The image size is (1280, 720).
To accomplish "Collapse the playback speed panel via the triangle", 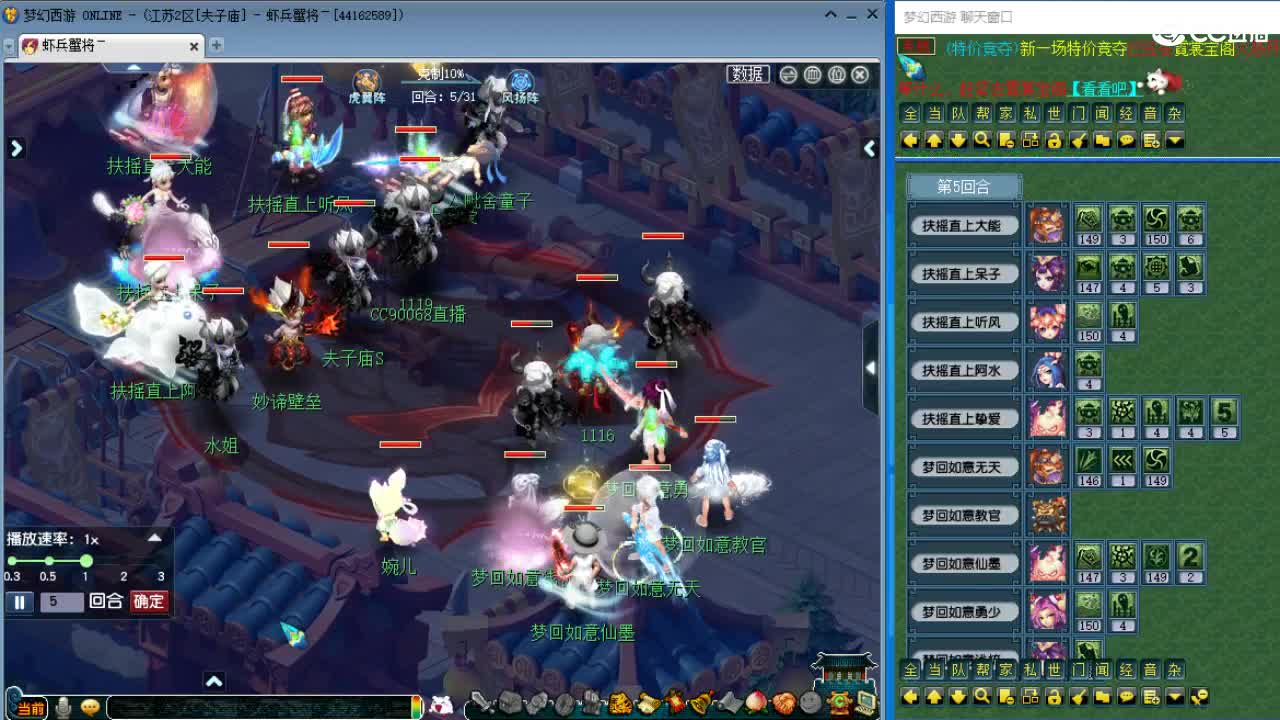I will click(155, 538).
